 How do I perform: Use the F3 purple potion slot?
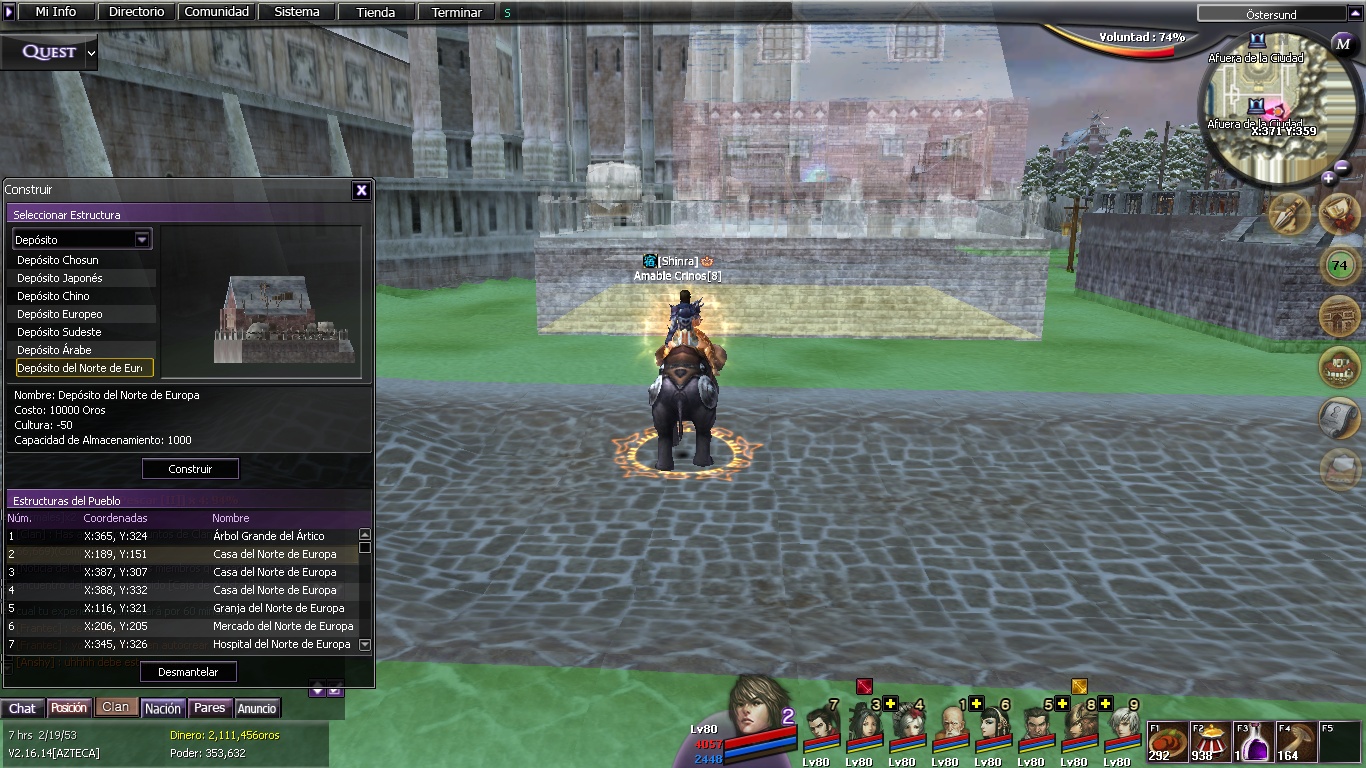pos(1254,742)
